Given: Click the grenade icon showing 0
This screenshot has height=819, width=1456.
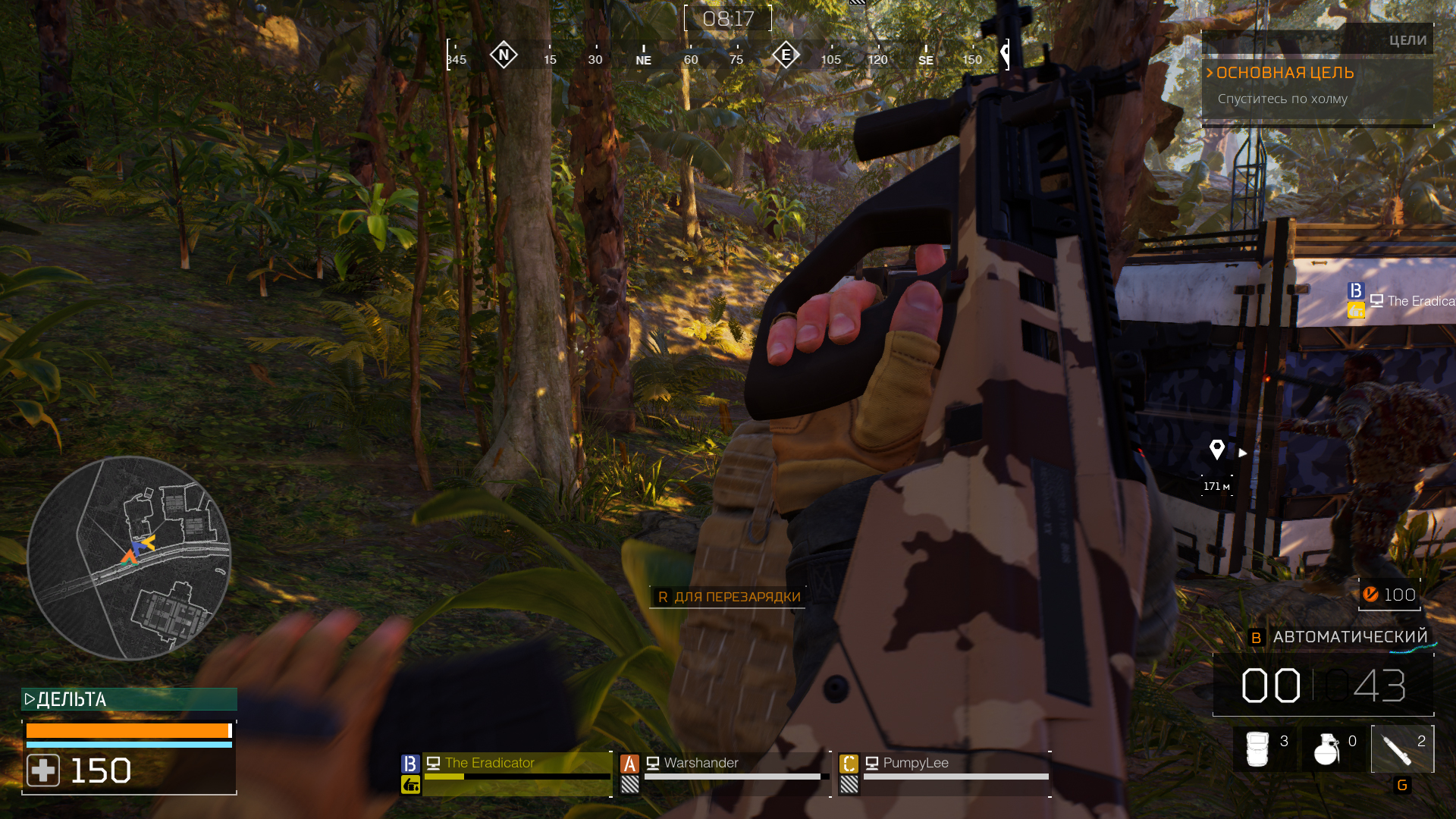Looking at the screenshot, I should tap(1328, 748).
